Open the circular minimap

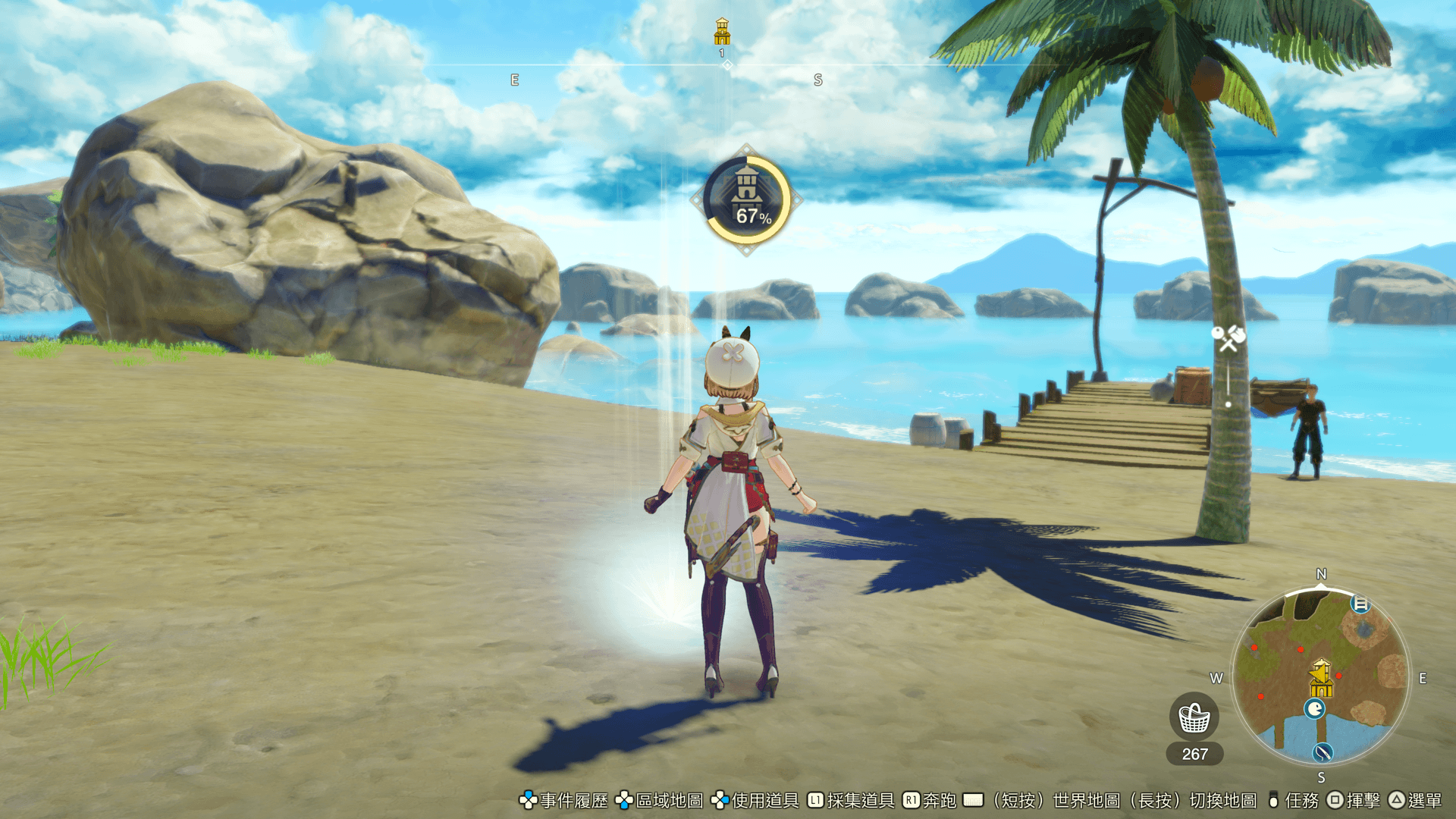(1321, 676)
